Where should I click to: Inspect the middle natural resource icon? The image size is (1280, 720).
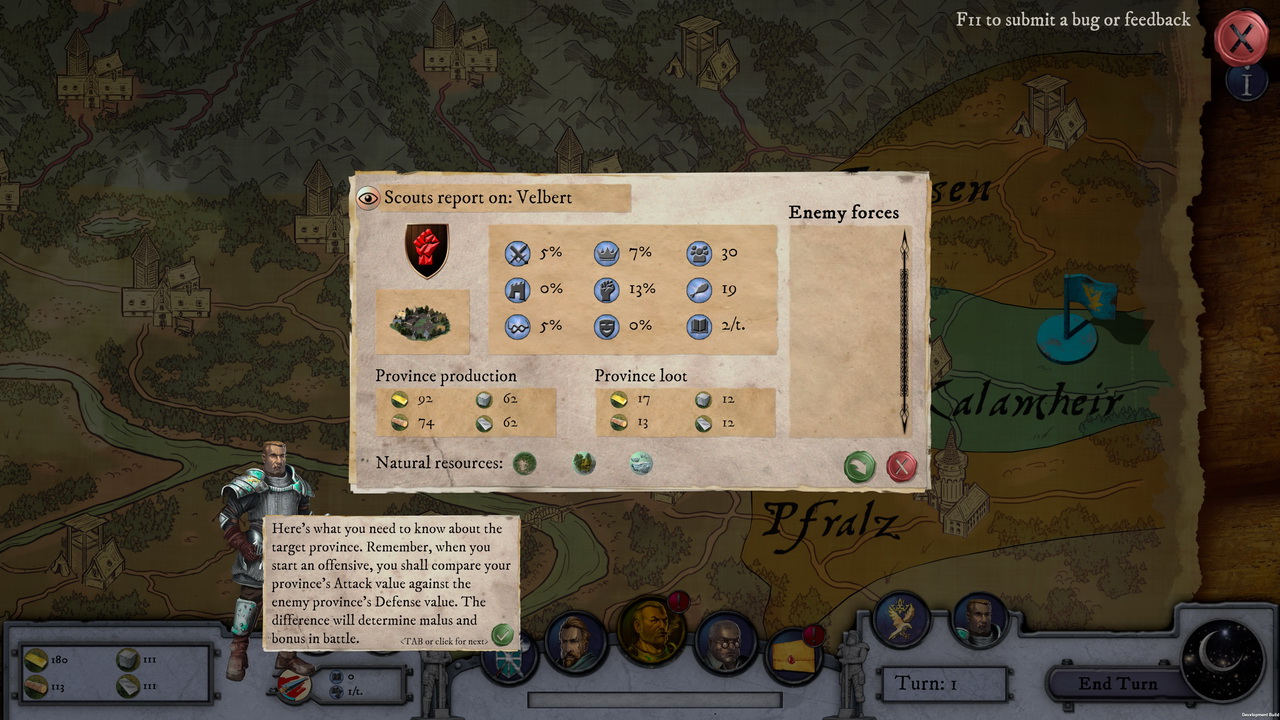[583, 463]
